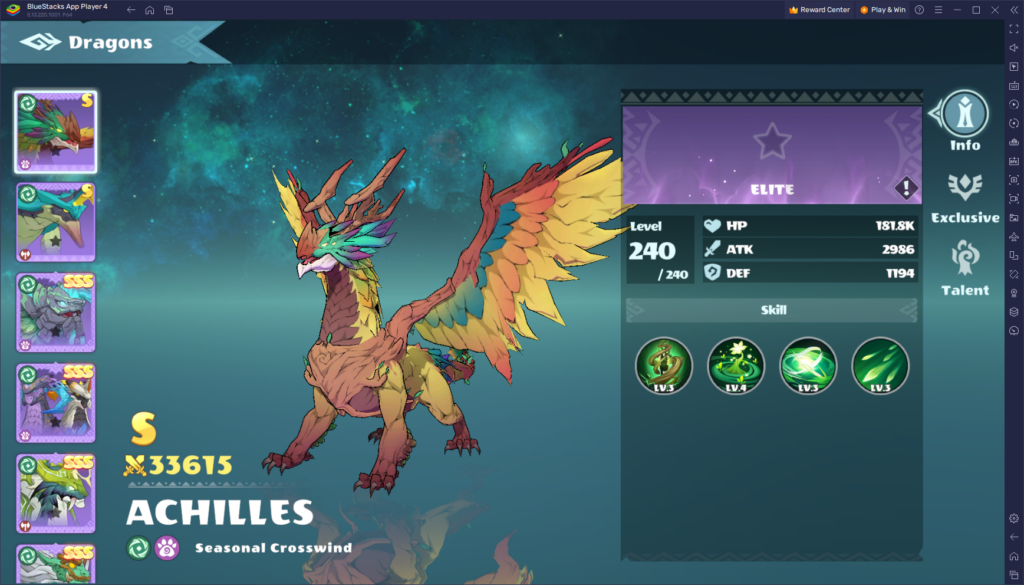Tap the green slash skill icon

(x=880, y=365)
